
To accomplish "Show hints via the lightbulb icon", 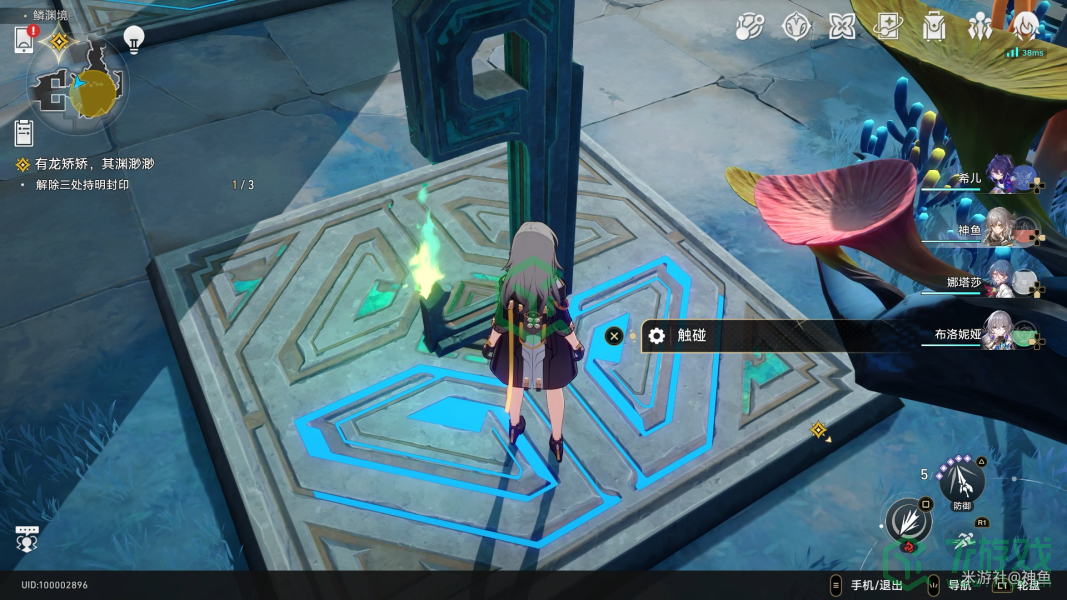I will point(133,38).
